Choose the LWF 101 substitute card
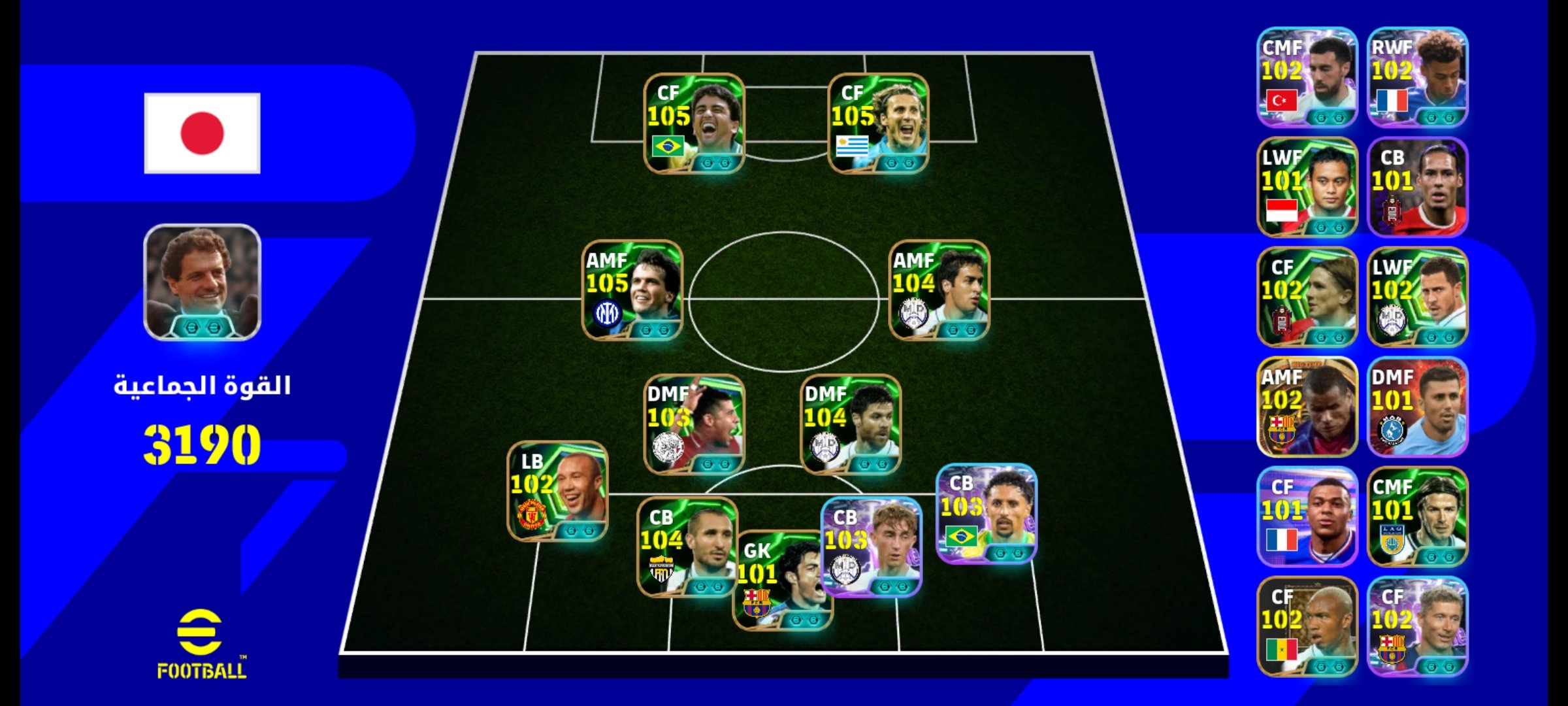This screenshot has height=706, width=1568. tap(1307, 187)
